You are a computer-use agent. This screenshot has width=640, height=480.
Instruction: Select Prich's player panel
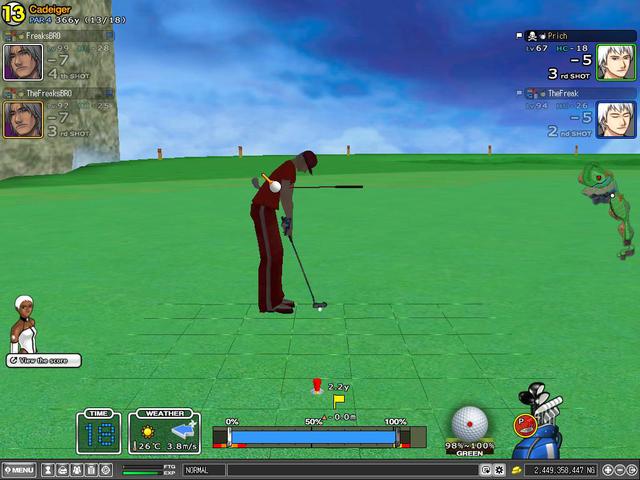576,57
